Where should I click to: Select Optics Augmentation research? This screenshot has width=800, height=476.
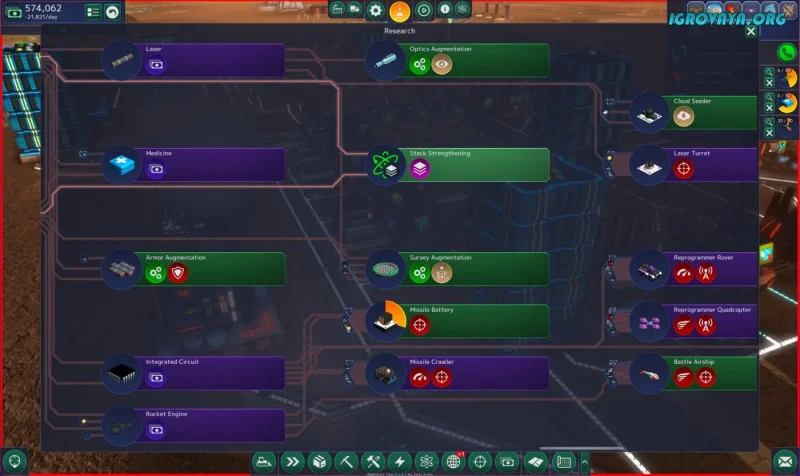coord(468,60)
